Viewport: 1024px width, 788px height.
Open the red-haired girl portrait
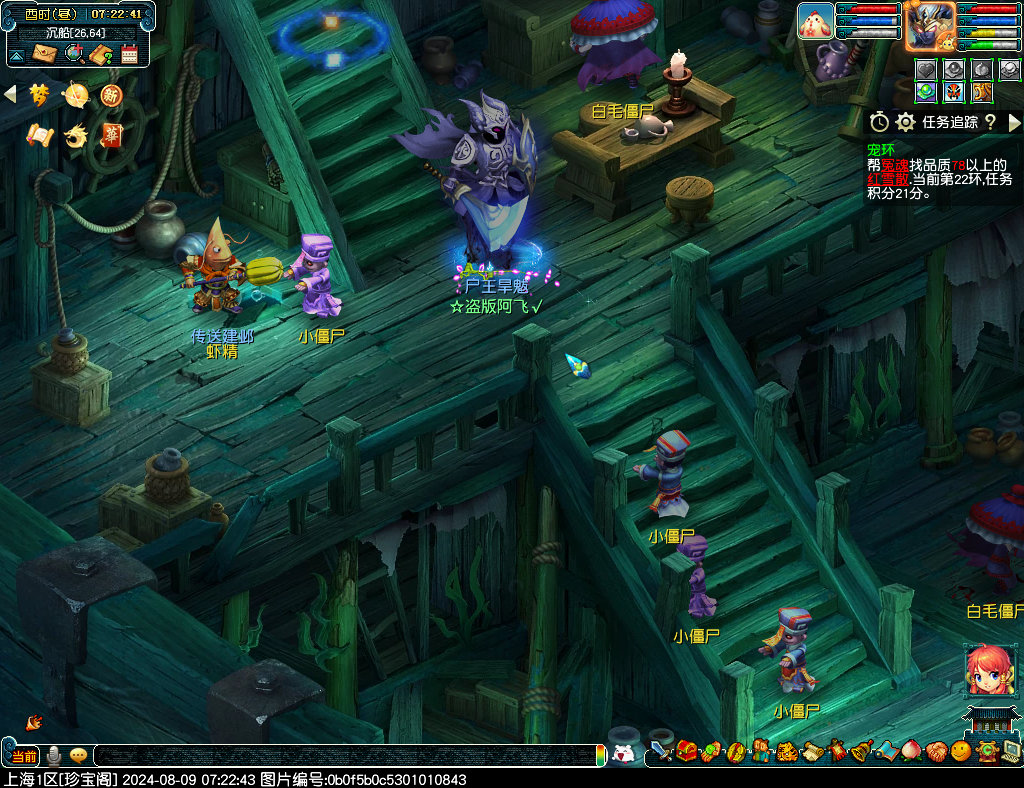point(989,670)
